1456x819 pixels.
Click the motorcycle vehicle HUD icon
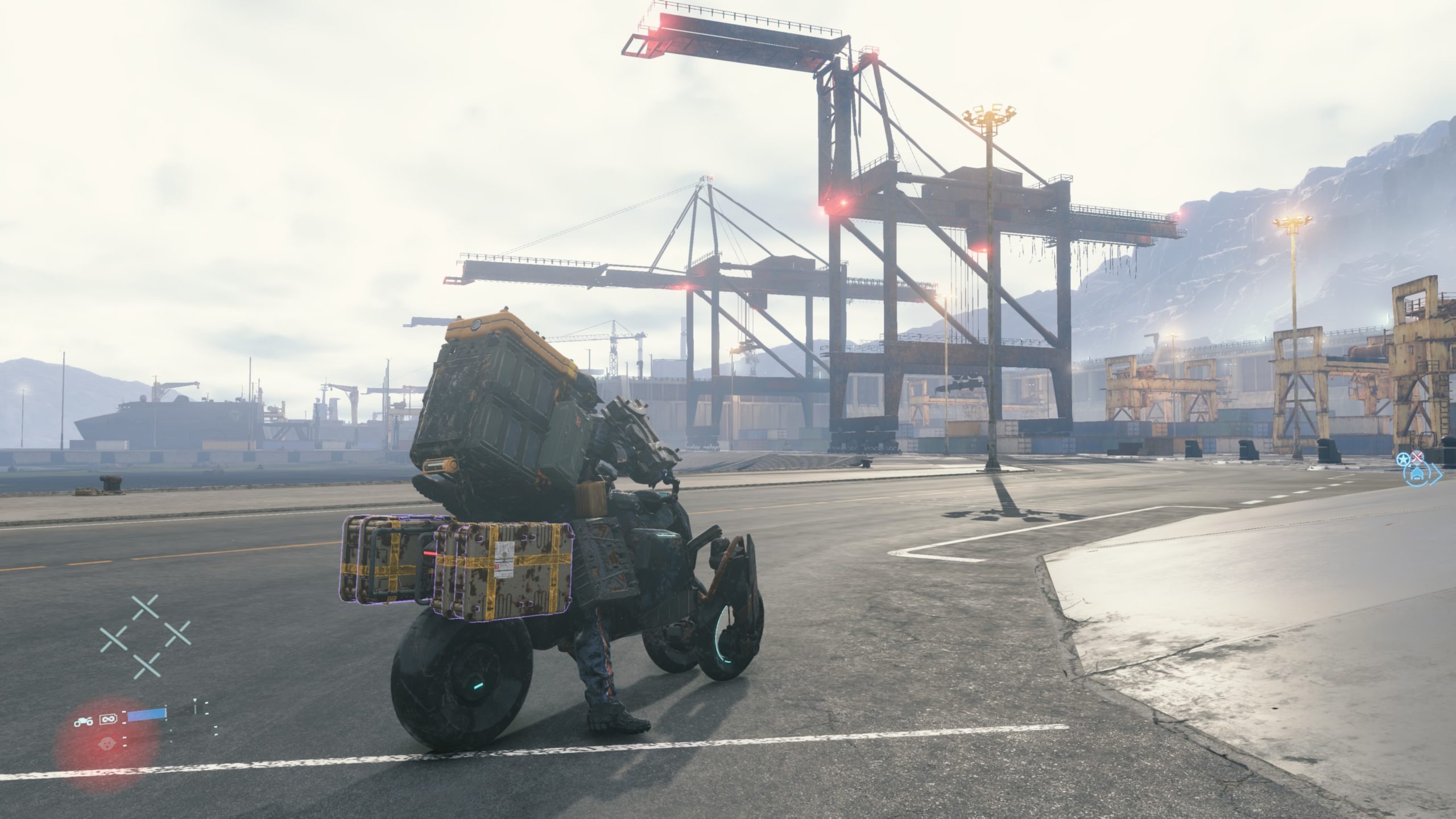tap(84, 722)
